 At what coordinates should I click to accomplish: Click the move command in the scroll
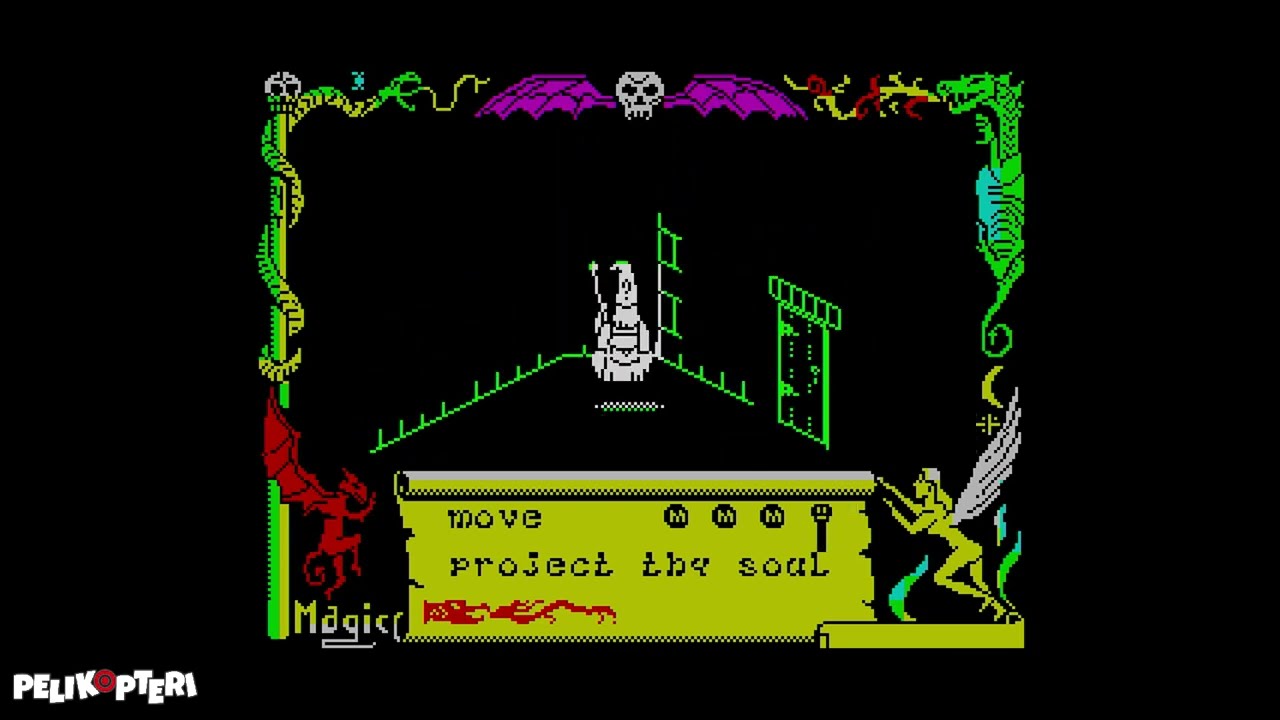pos(494,517)
